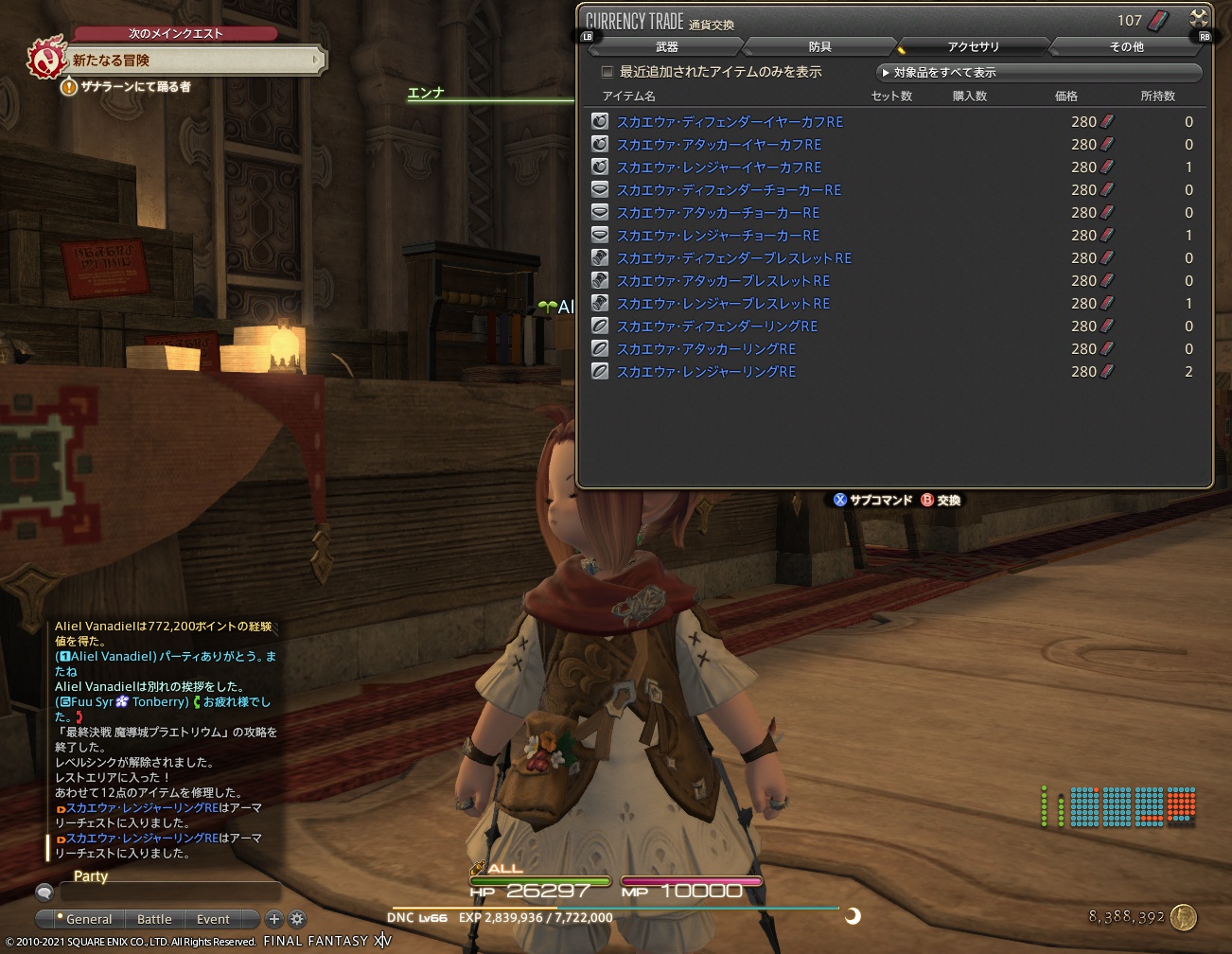1232x954 pixels.
Task: Enable 最近追加されたアイテムのみを表示 checkbox
Action: click(x=607, y=72)
